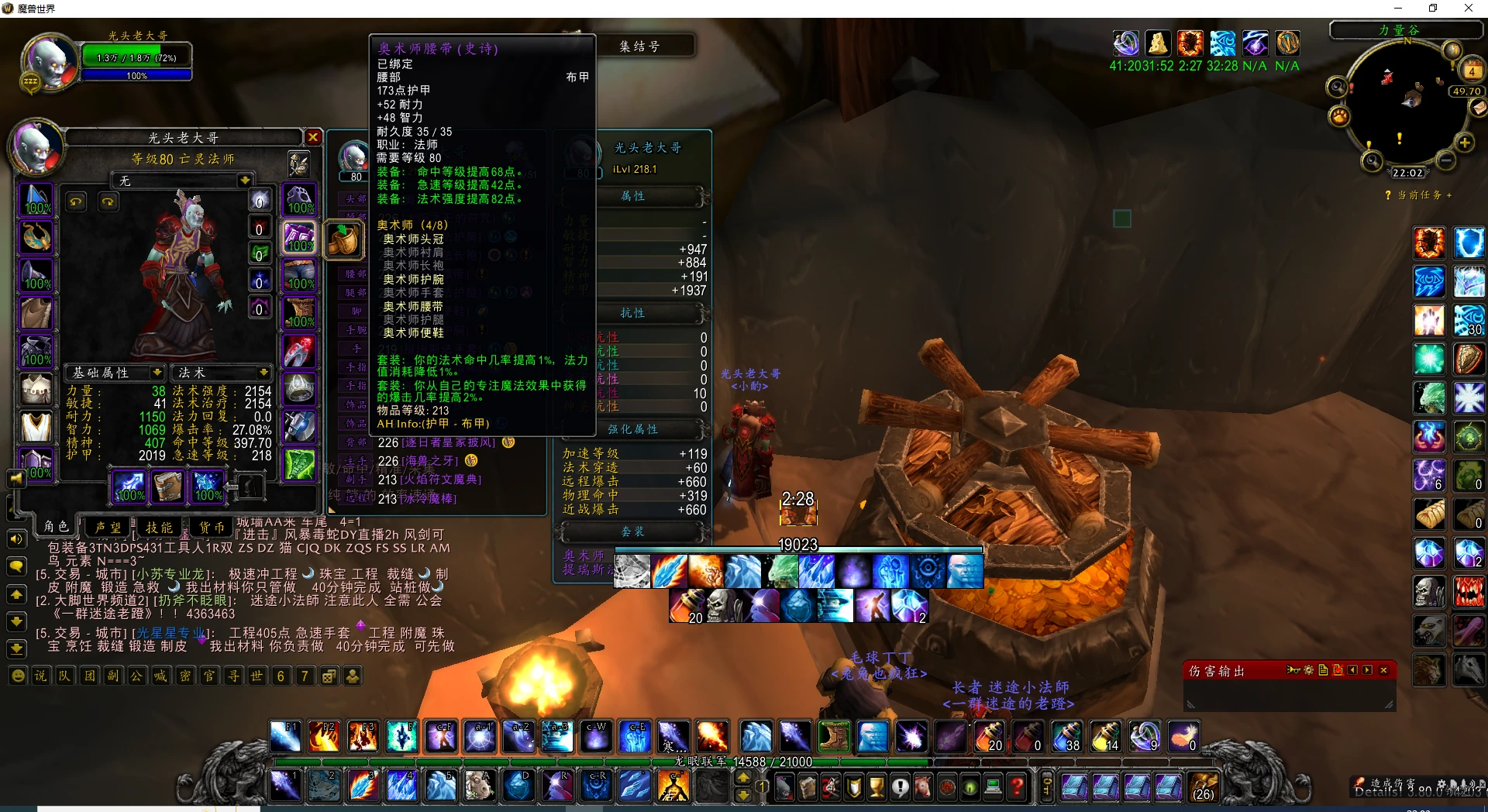Rotate the character model left

click(x=76, y=201)
